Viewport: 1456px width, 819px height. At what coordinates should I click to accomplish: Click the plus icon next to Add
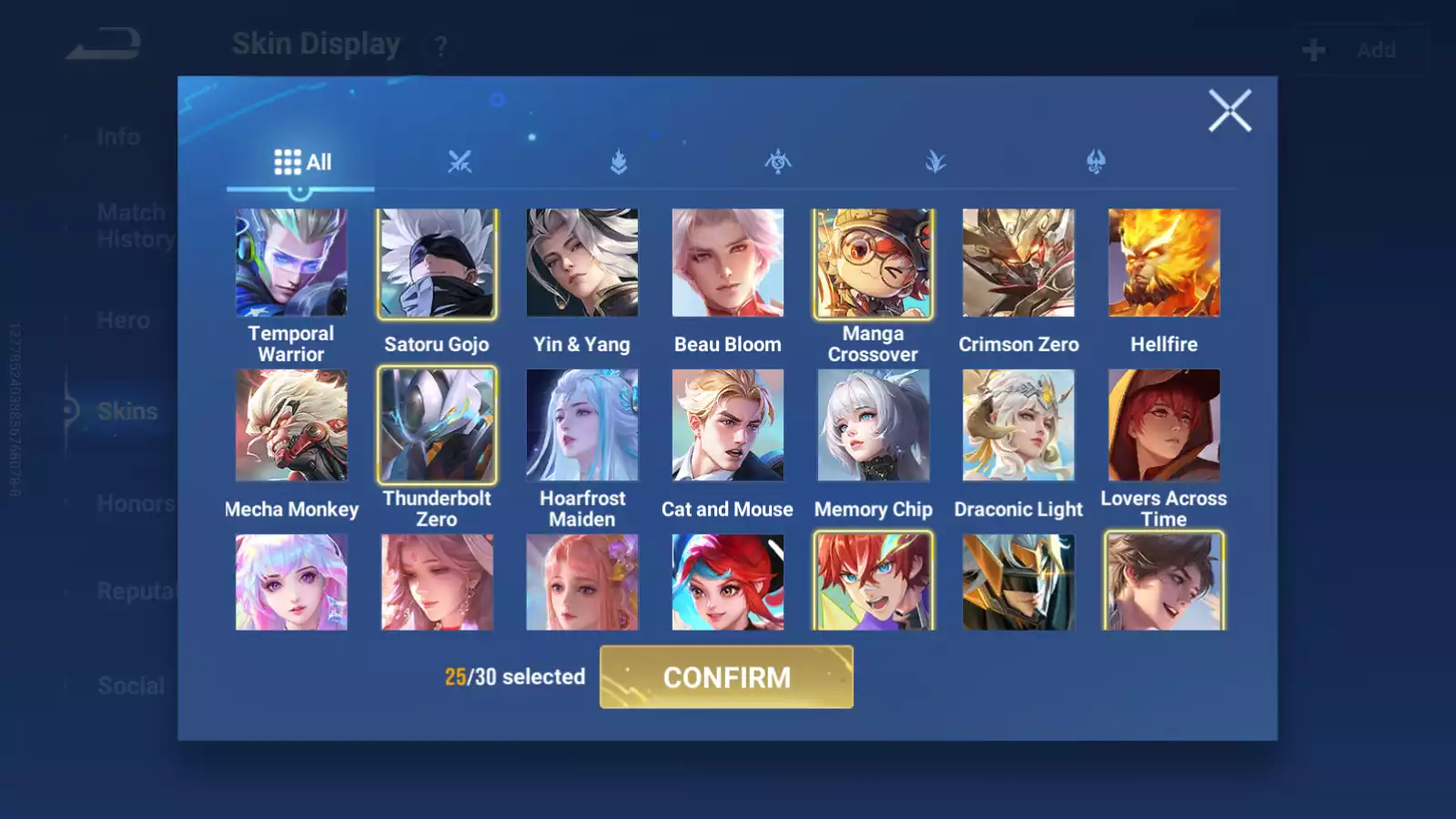tap(1313, 49)
